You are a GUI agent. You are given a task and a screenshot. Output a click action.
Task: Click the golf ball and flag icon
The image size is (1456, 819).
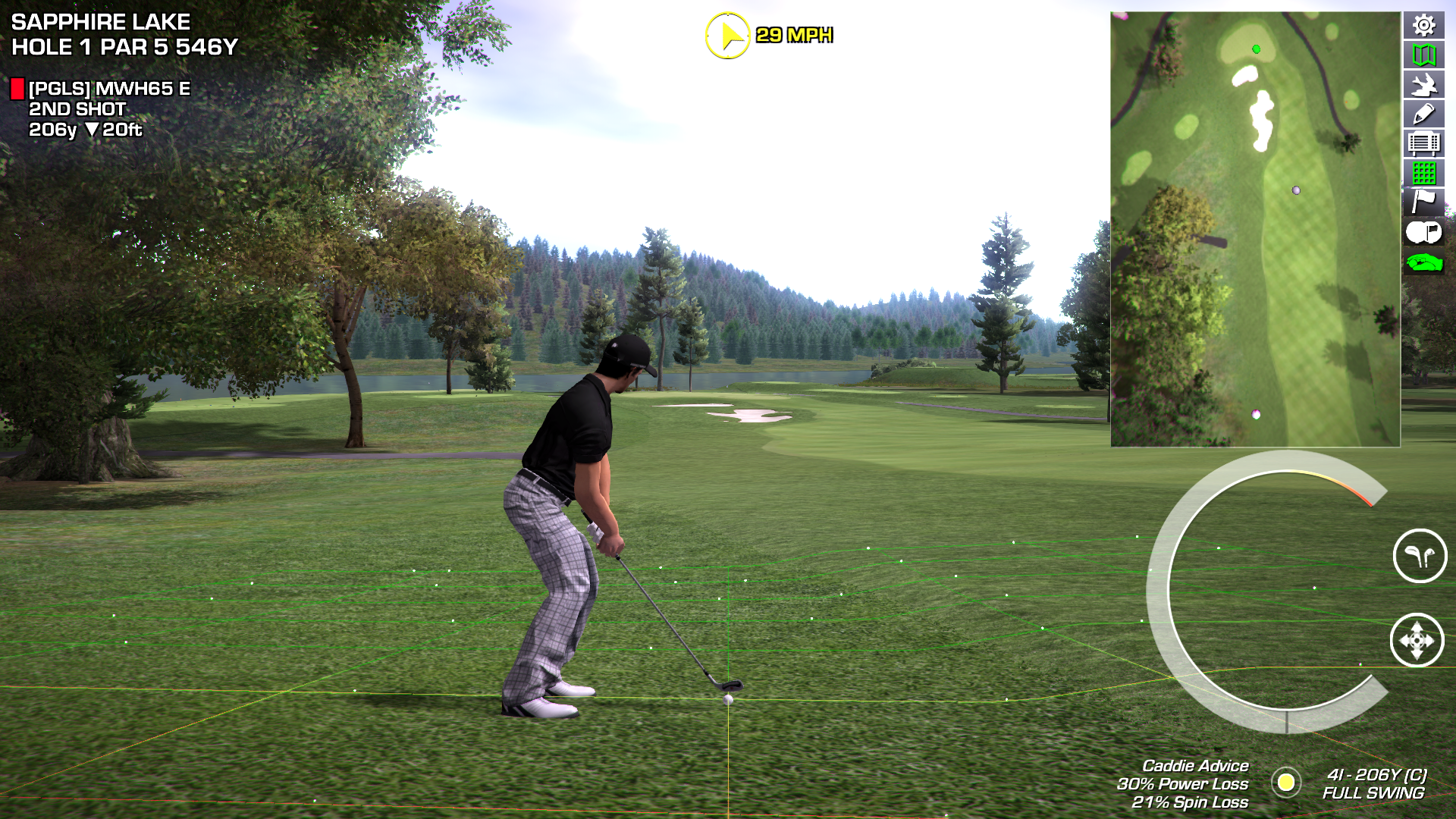coord(1423,232)
